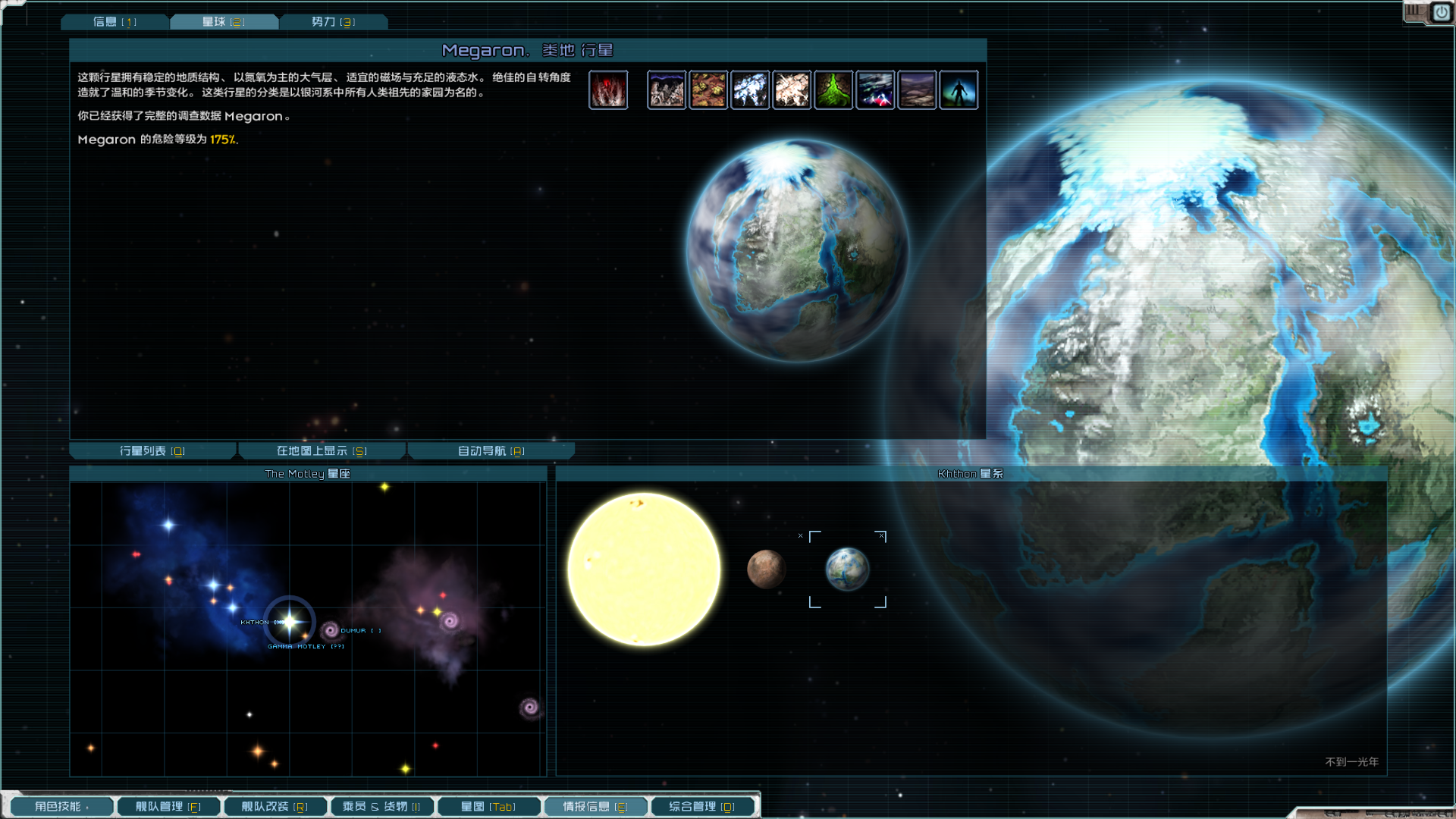This screenshot has height=819, width=1456.
Task: Select the Megaron planet in the system view
Action: pos(847,569)
